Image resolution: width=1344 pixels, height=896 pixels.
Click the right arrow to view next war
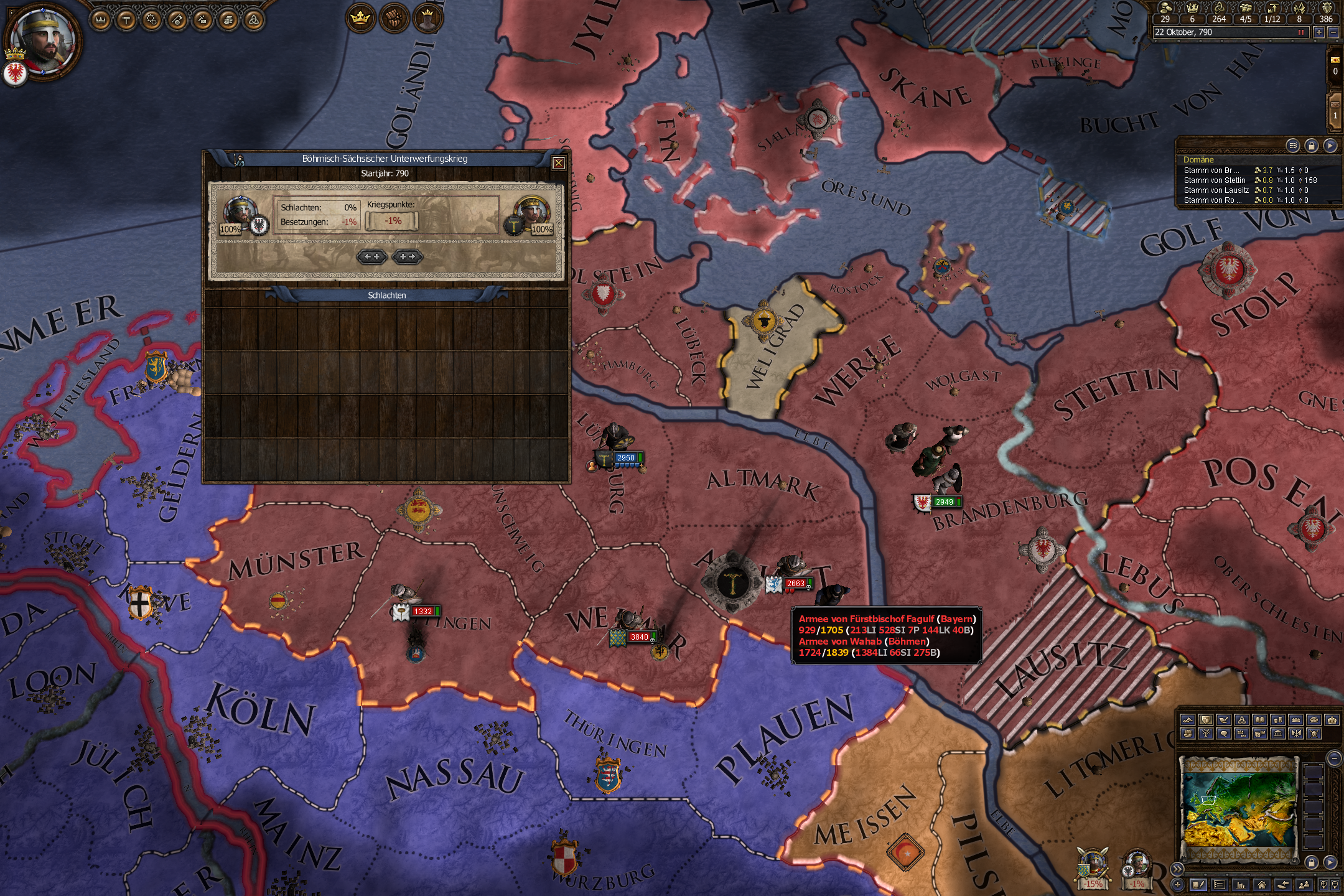coord(407,257)
